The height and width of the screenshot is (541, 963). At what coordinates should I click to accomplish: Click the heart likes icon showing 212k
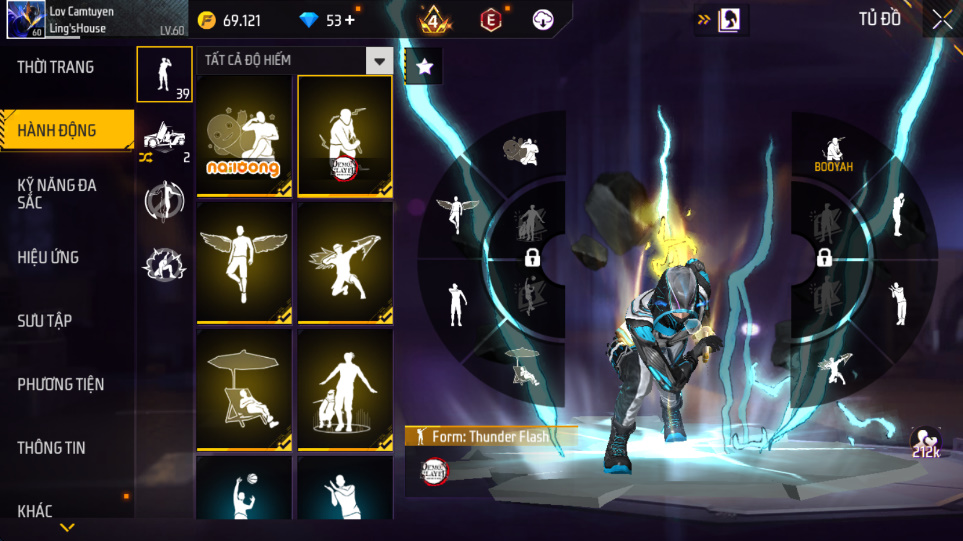coord(925,443)
